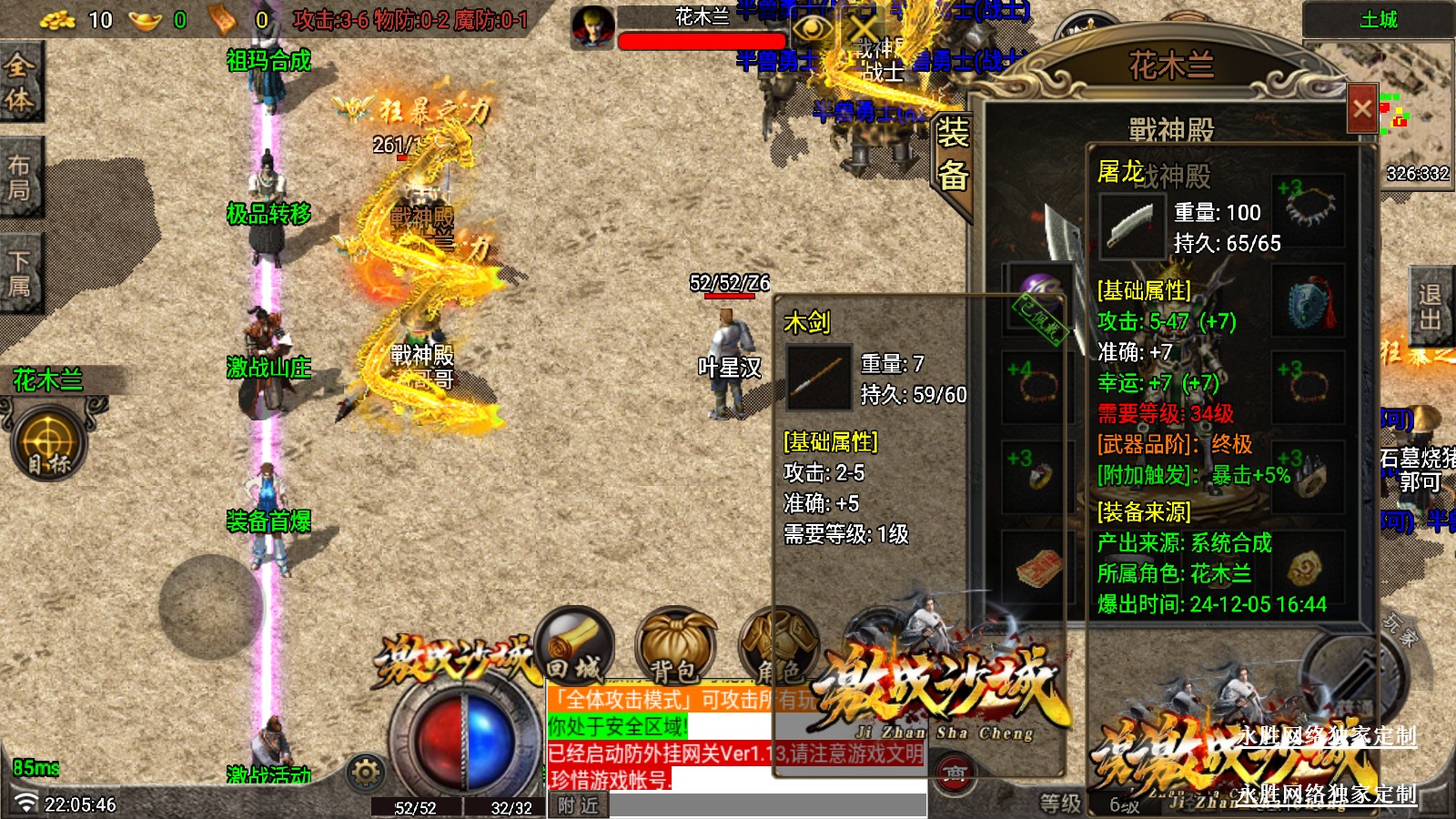Select the red book equipment slot
The image size is (1456, 819).
click(1035, 568)
